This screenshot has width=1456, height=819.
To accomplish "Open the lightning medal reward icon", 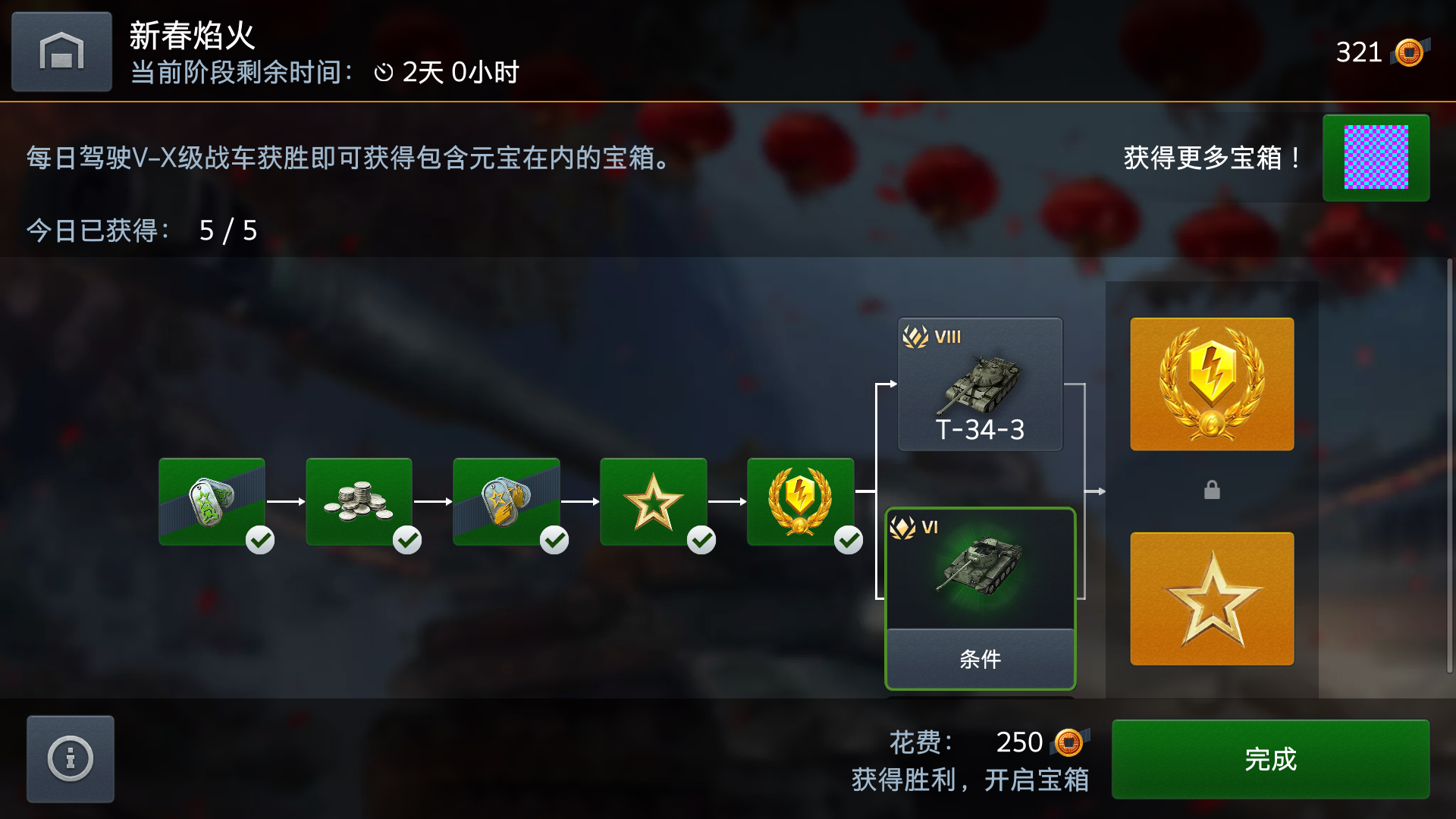I will (802, 500).
